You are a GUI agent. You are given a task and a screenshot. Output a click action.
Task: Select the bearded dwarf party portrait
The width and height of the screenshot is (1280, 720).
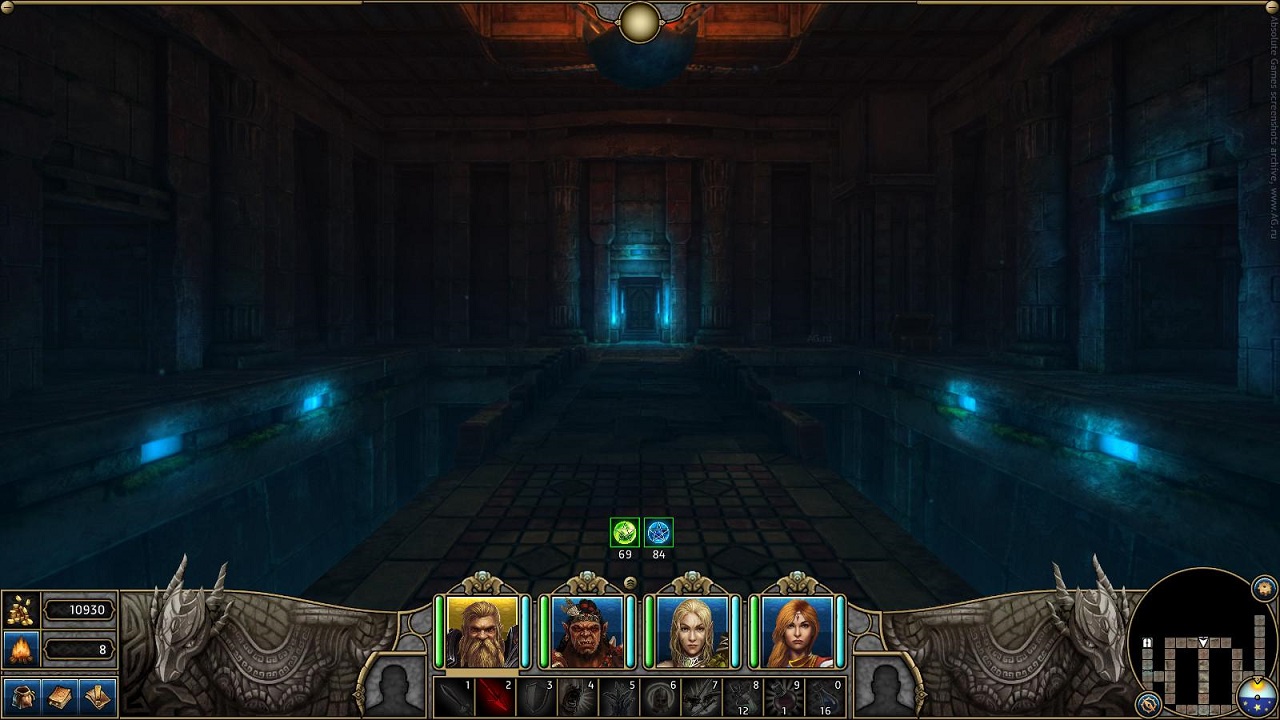tap(483, 631)
